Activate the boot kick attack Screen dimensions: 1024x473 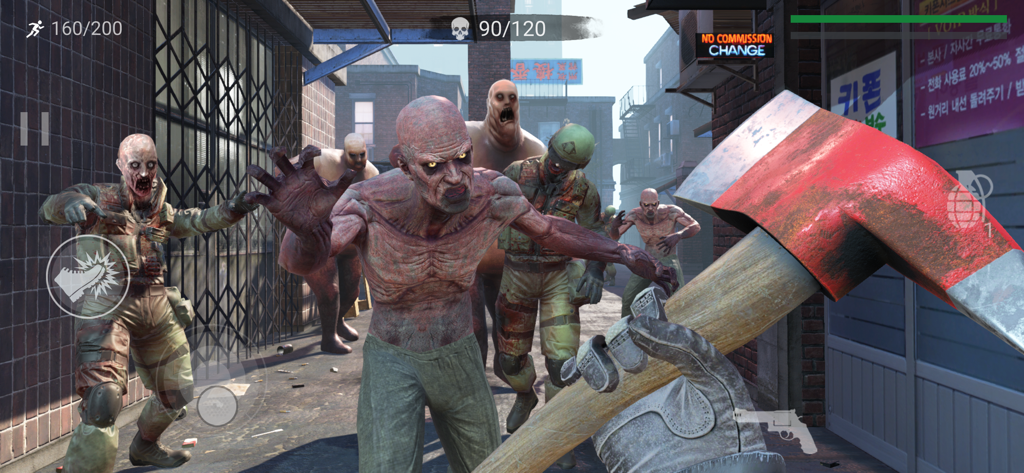point(88,277)
